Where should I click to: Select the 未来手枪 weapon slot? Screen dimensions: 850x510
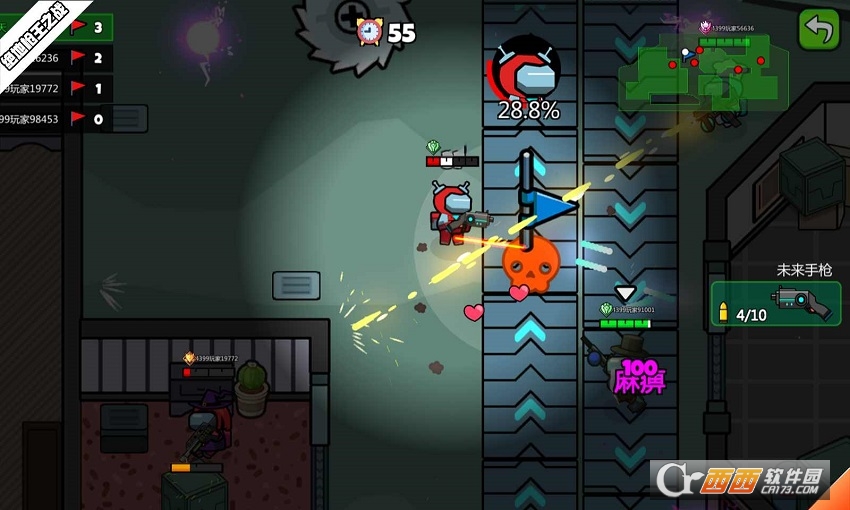click(x=777, y=303)
